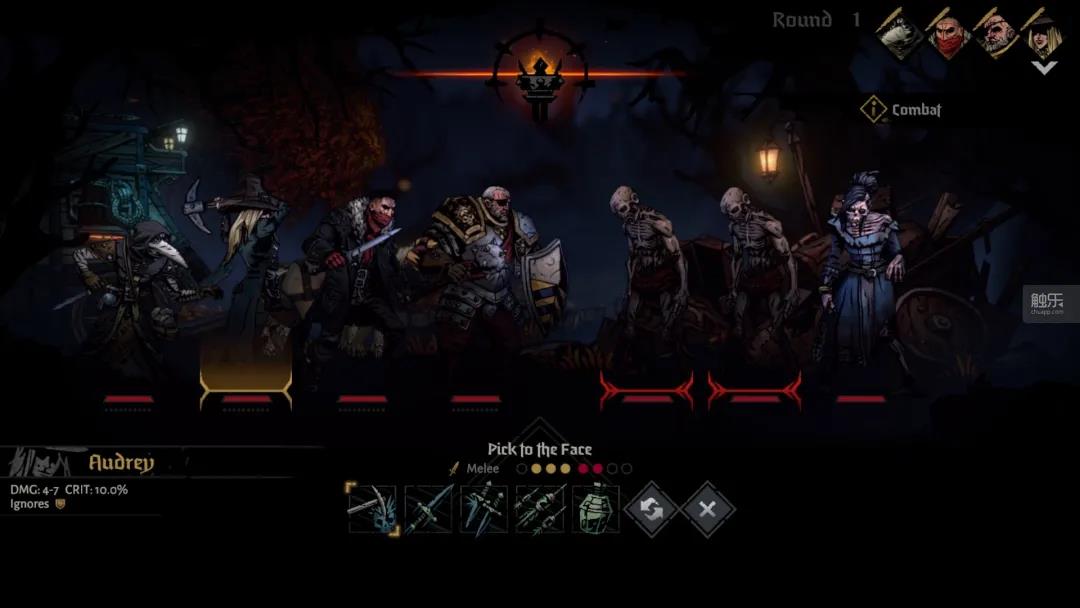Click Audrey's hero name panel

tap(121, 463)
